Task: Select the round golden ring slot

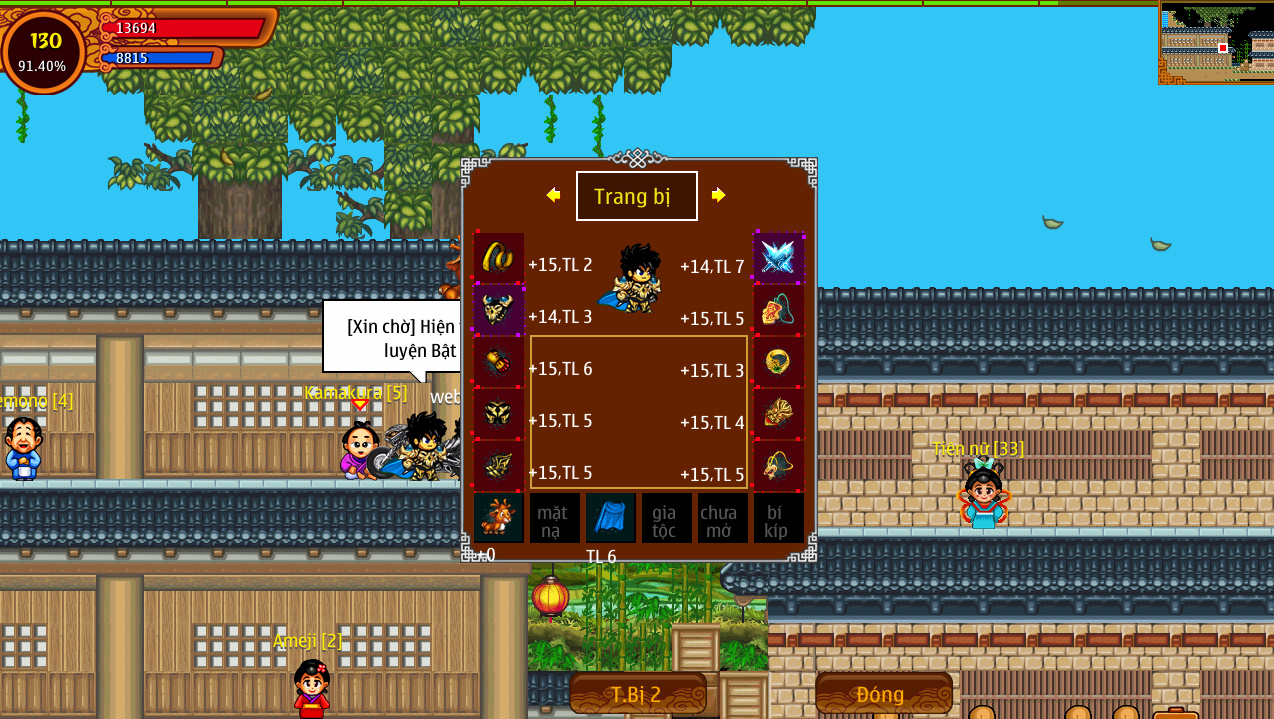Action: [778, 362]
